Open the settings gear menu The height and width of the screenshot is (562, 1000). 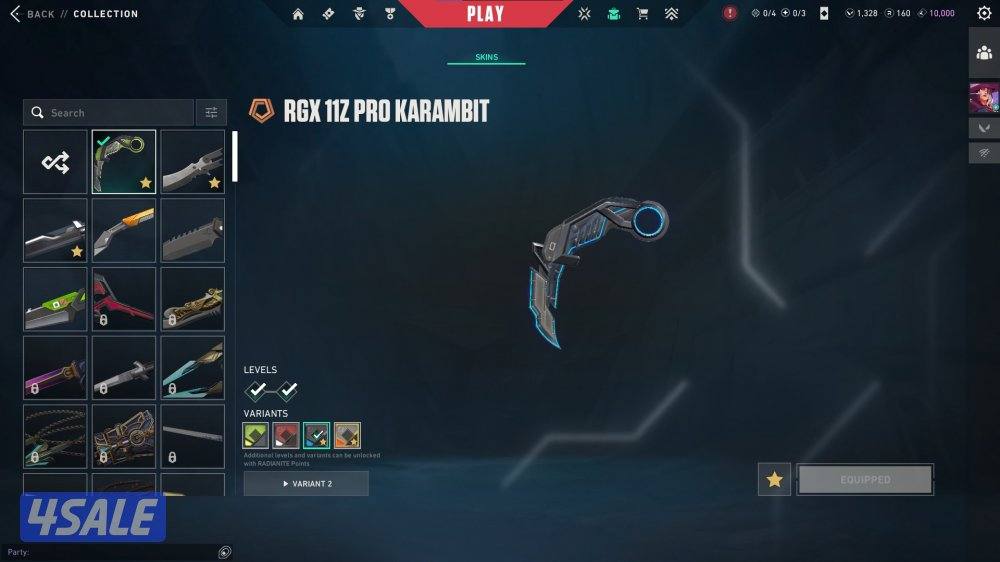click(x=984, y=13)
